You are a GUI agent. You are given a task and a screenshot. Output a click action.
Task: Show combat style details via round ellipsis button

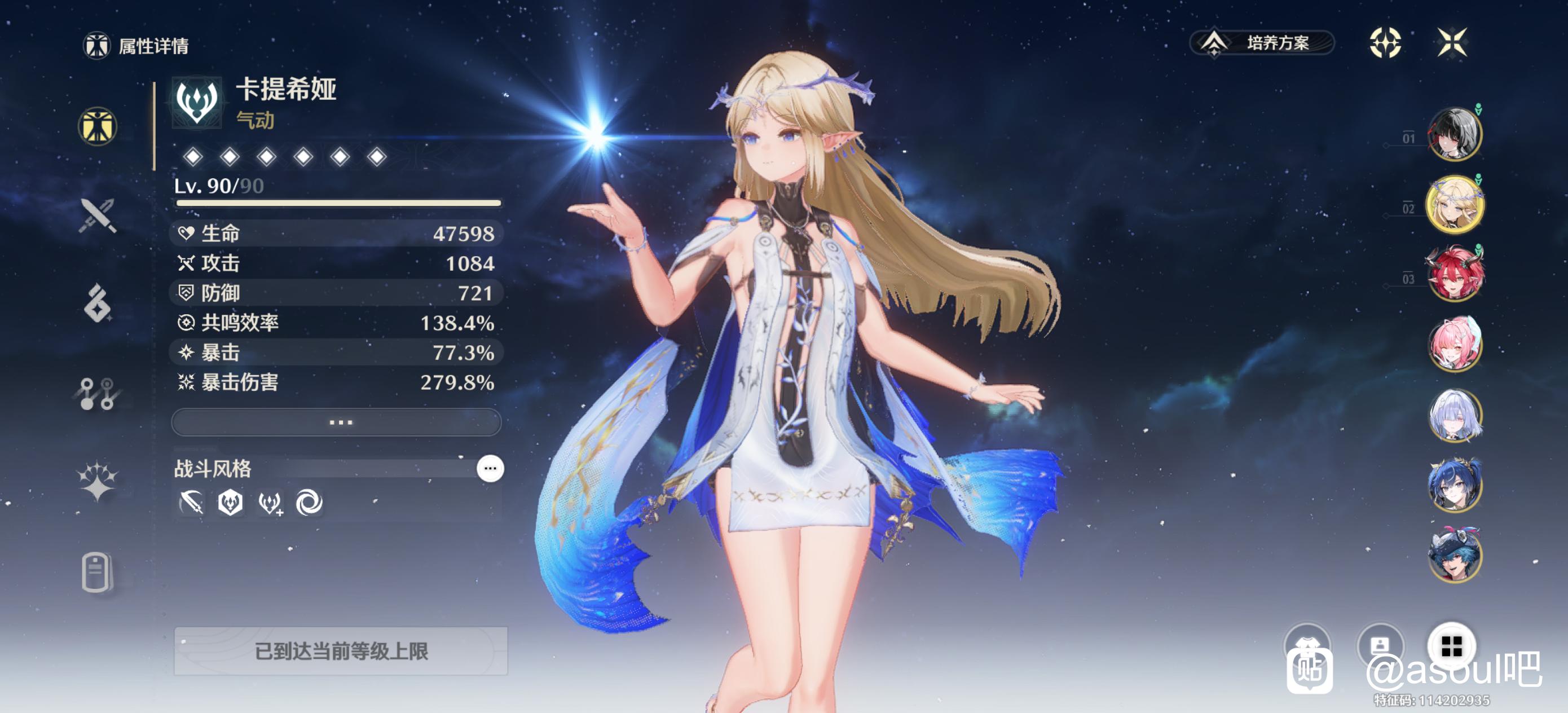coord(490,468)
